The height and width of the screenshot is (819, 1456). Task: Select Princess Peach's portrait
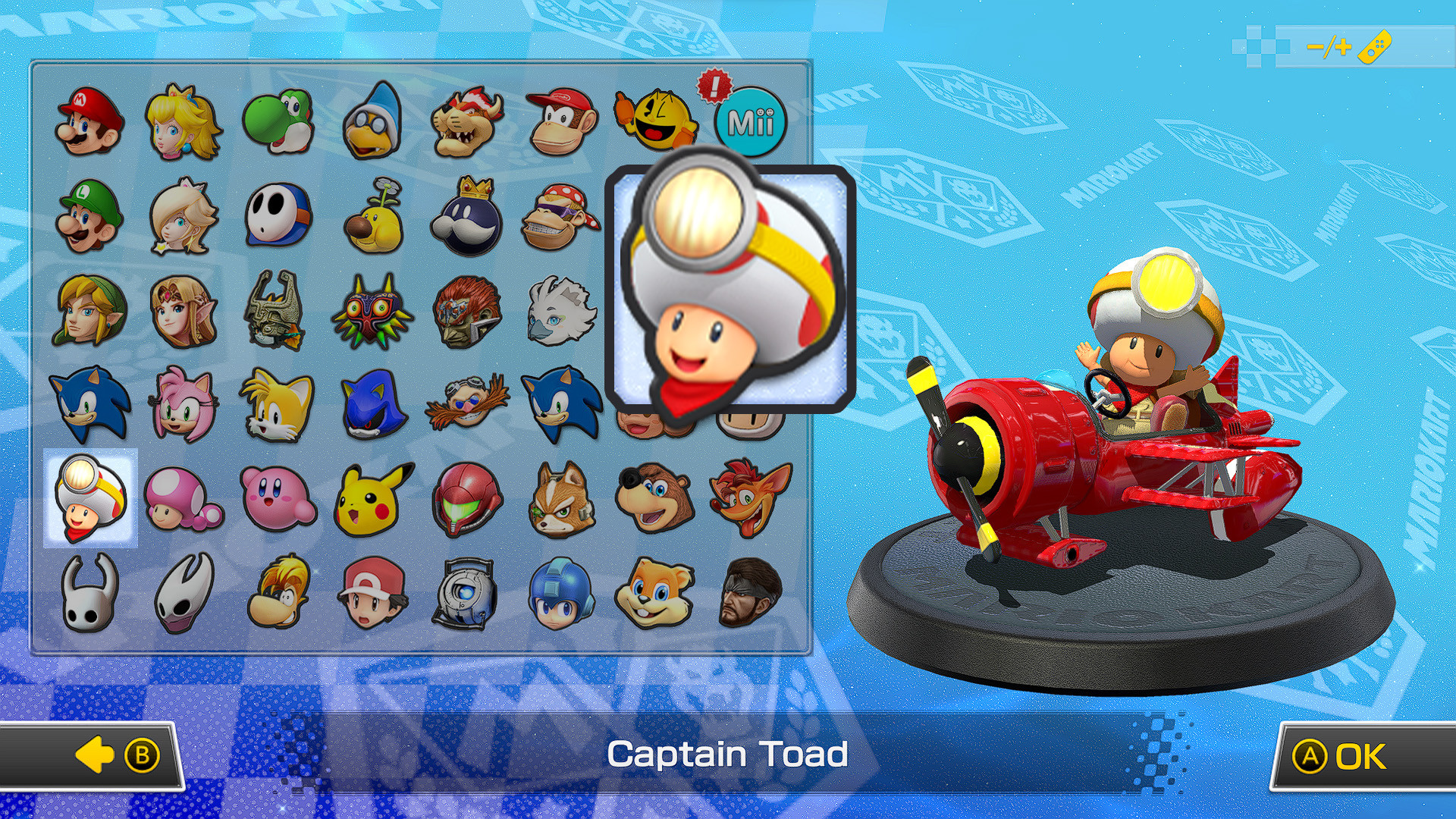coord(180,121)
